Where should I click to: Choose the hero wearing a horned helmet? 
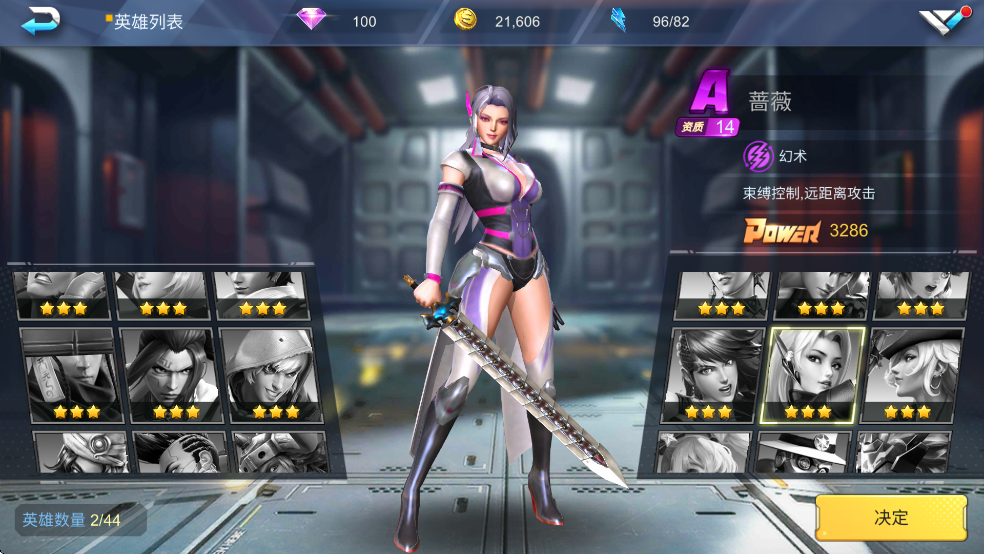[281, 452]
